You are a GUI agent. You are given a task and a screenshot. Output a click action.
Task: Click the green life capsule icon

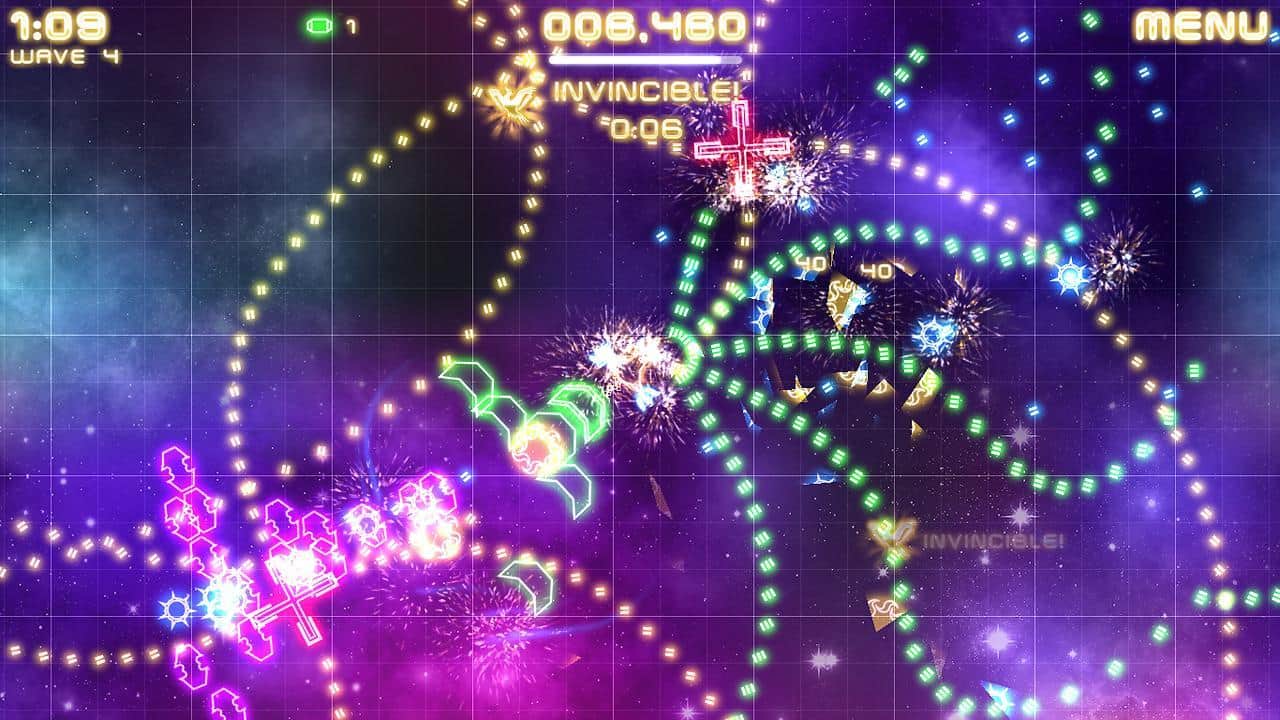point(318,27)
